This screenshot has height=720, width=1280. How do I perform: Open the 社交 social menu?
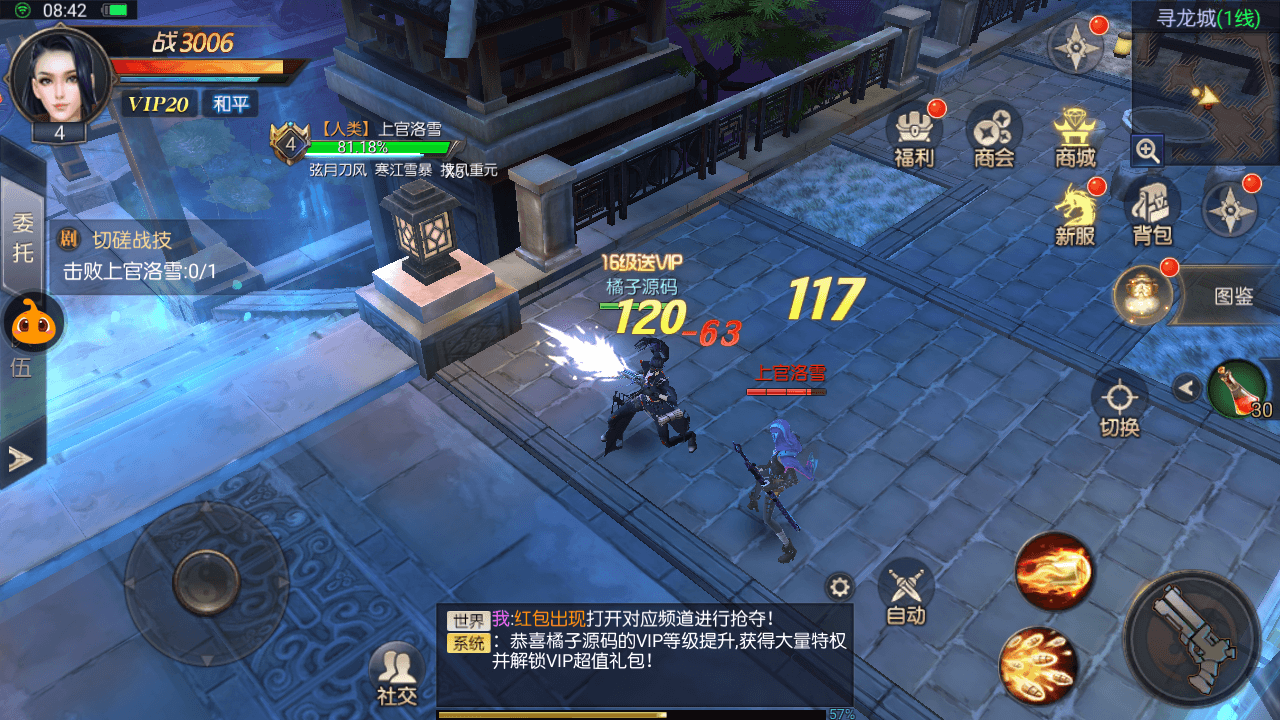point(397,675)
